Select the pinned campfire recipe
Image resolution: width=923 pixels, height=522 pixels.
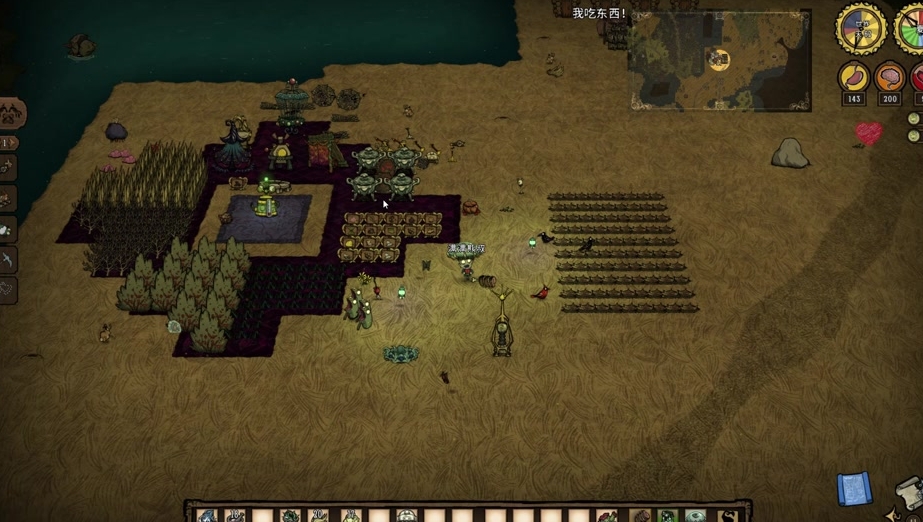click(x=7, y=199)
